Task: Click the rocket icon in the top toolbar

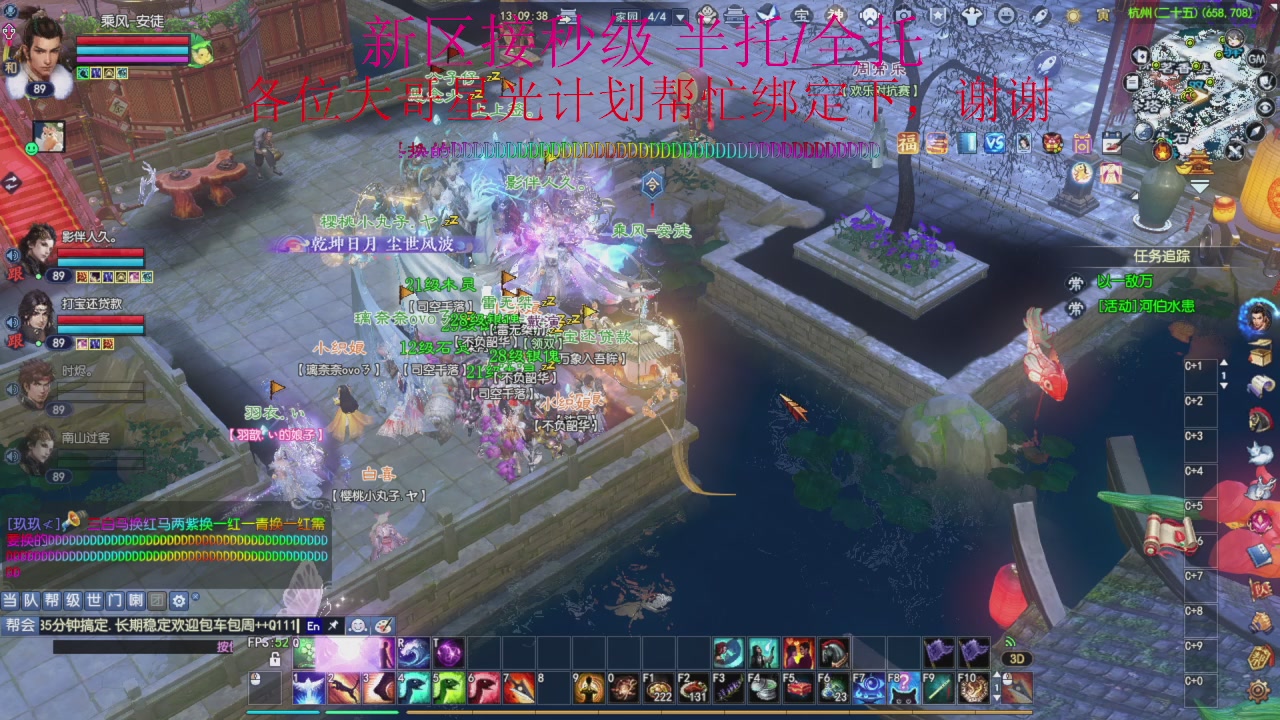Action: (1040, 15)
